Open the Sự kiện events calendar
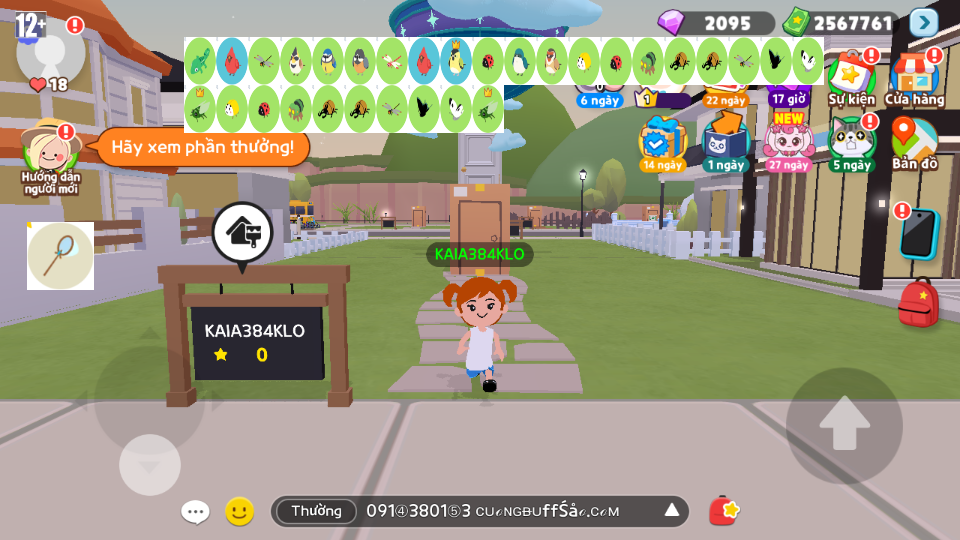Image resolution: width=960 pixels, height=540 pixels. (x=851, y=78)
